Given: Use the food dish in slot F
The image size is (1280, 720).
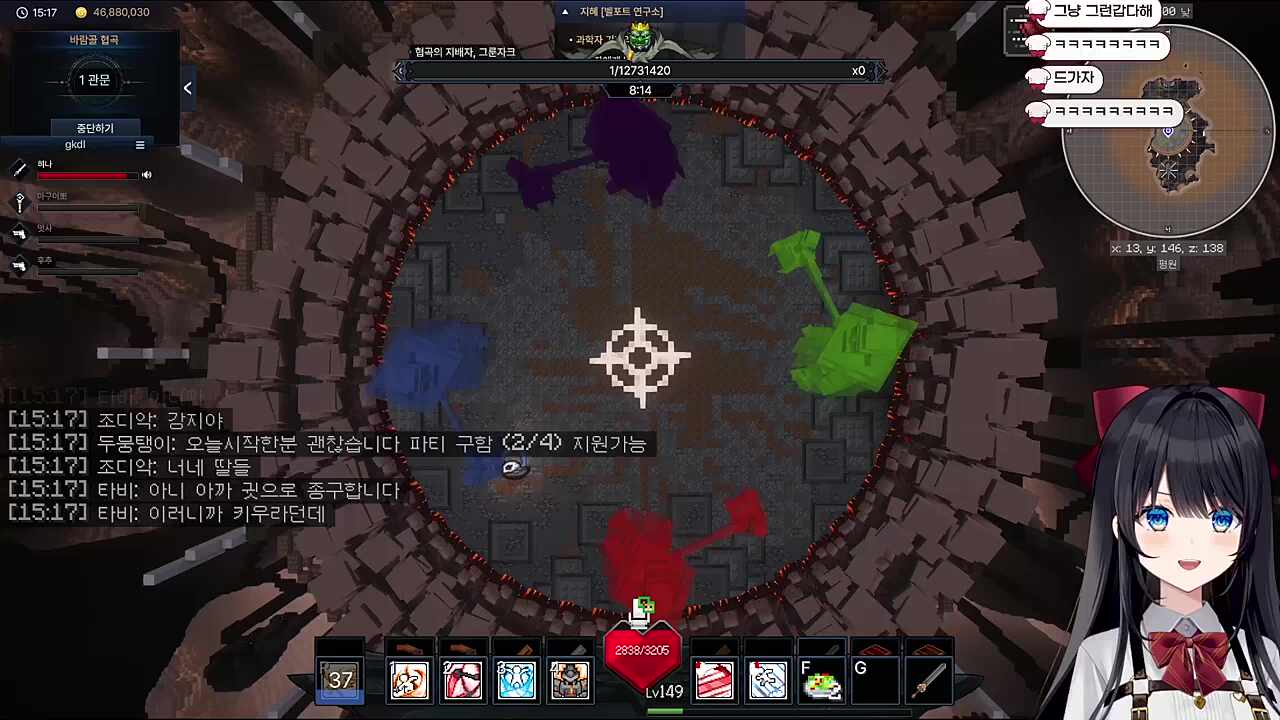Looking at the screenshot, I should click(x=822, y=680).
